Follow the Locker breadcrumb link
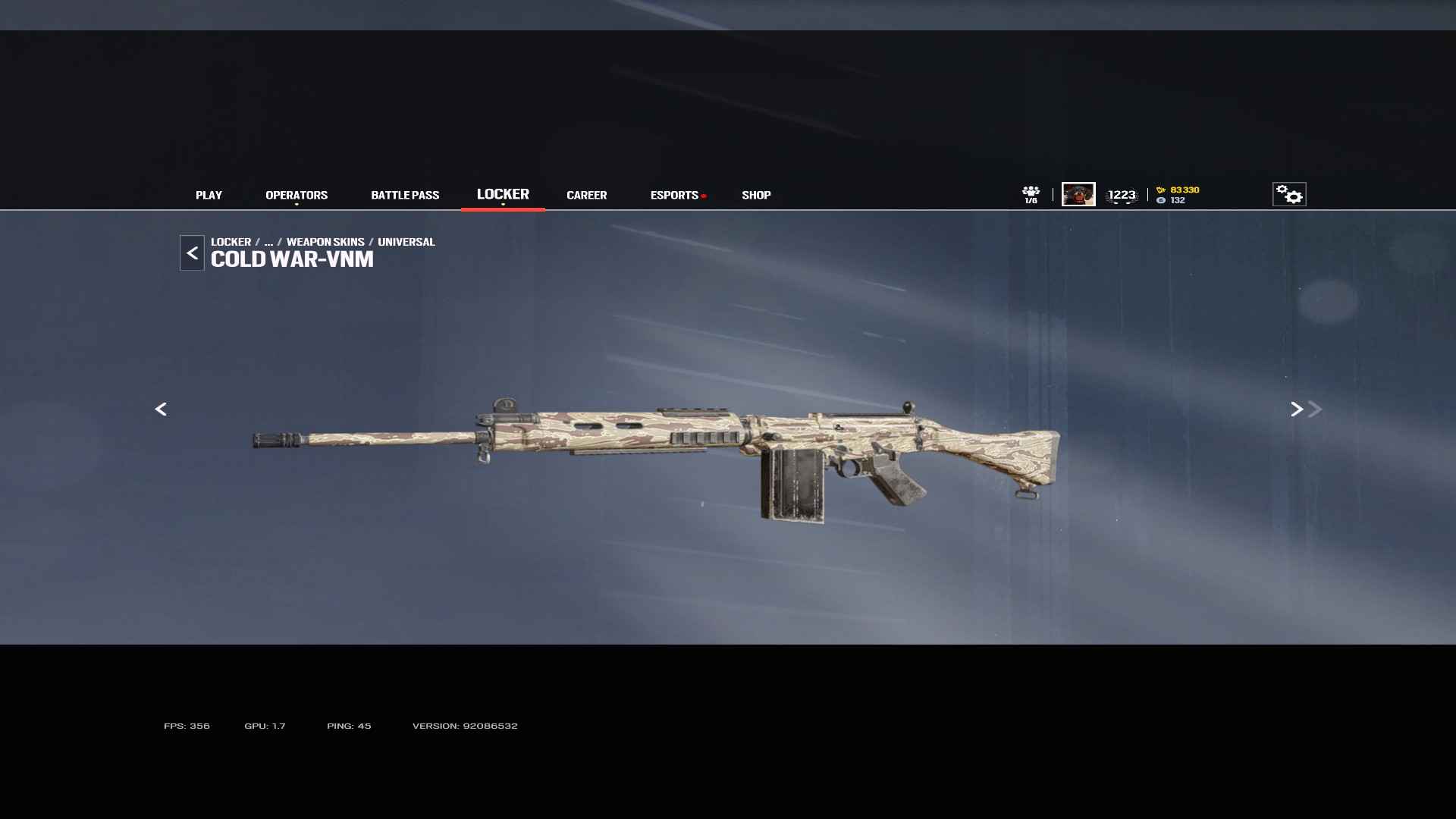This screenshot has width=1456, height=819. pos(231,242)
